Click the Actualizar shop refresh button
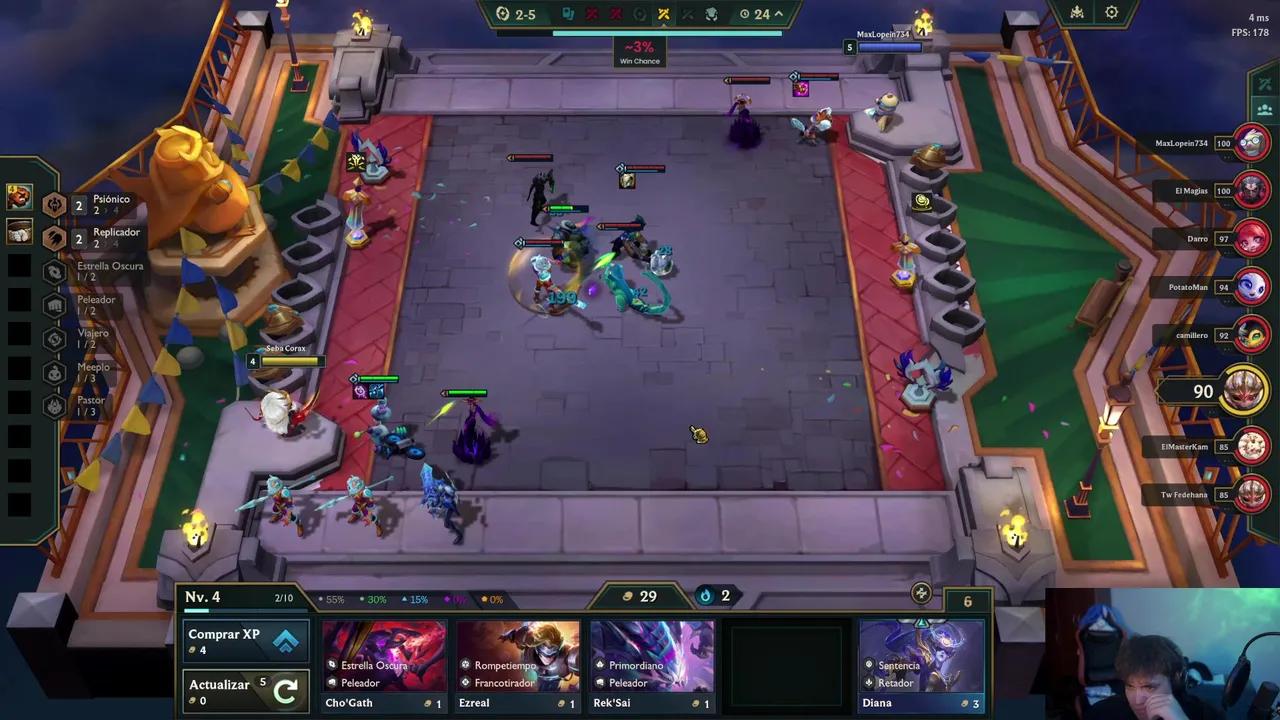 (x=245, y=691)
